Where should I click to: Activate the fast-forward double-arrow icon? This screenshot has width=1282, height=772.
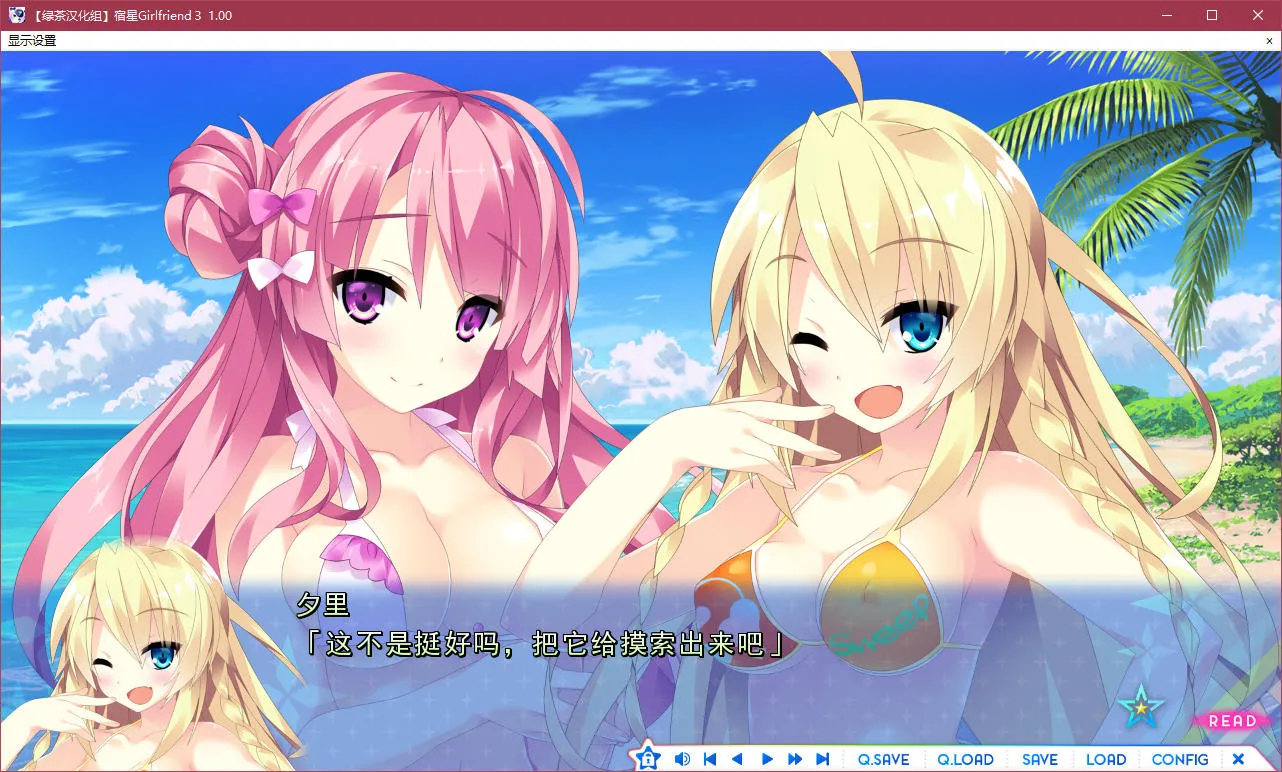[793, 759]
